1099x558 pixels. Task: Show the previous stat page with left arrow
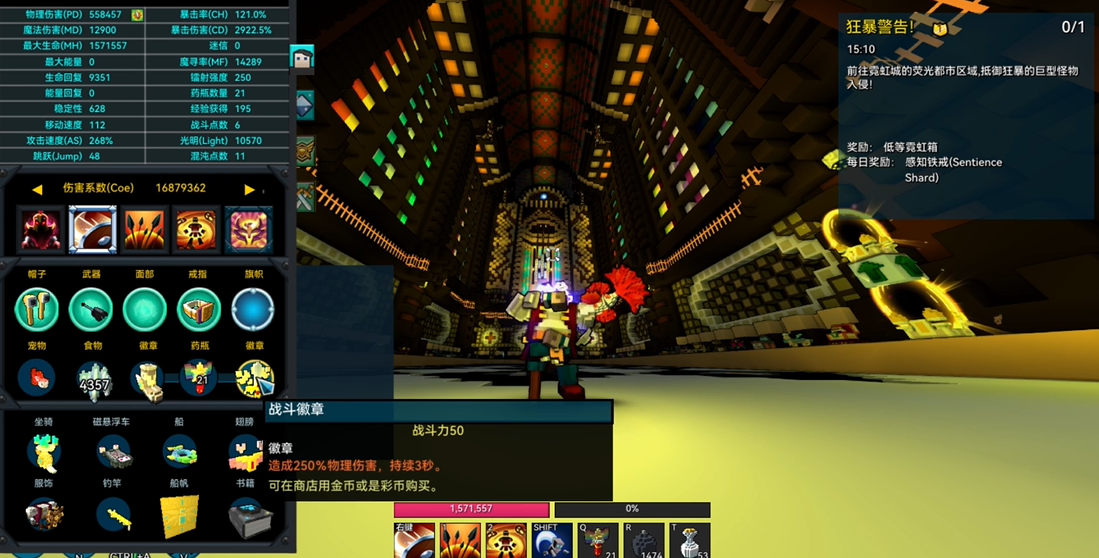coord(37,189)
